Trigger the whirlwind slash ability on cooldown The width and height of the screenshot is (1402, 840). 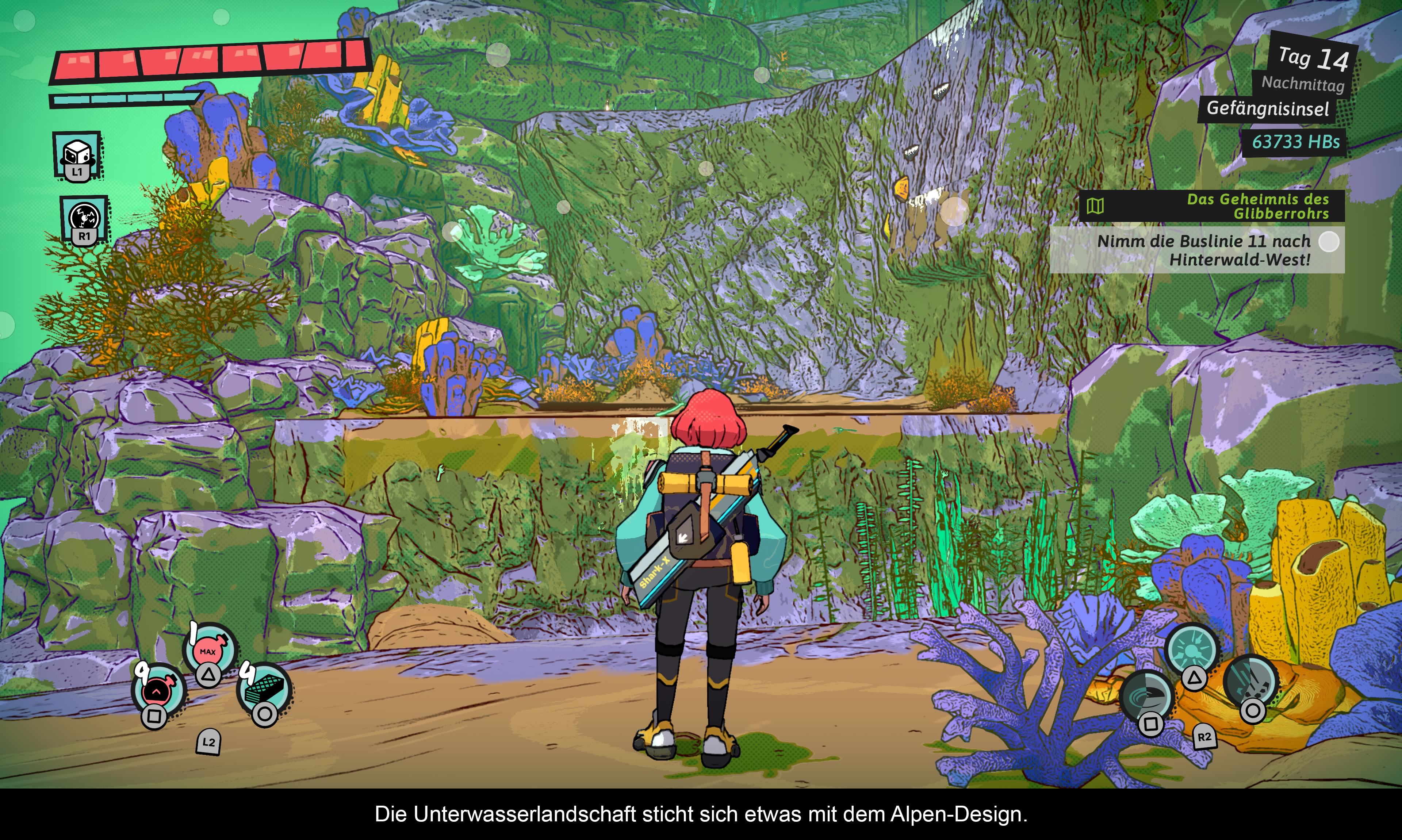1146,696
